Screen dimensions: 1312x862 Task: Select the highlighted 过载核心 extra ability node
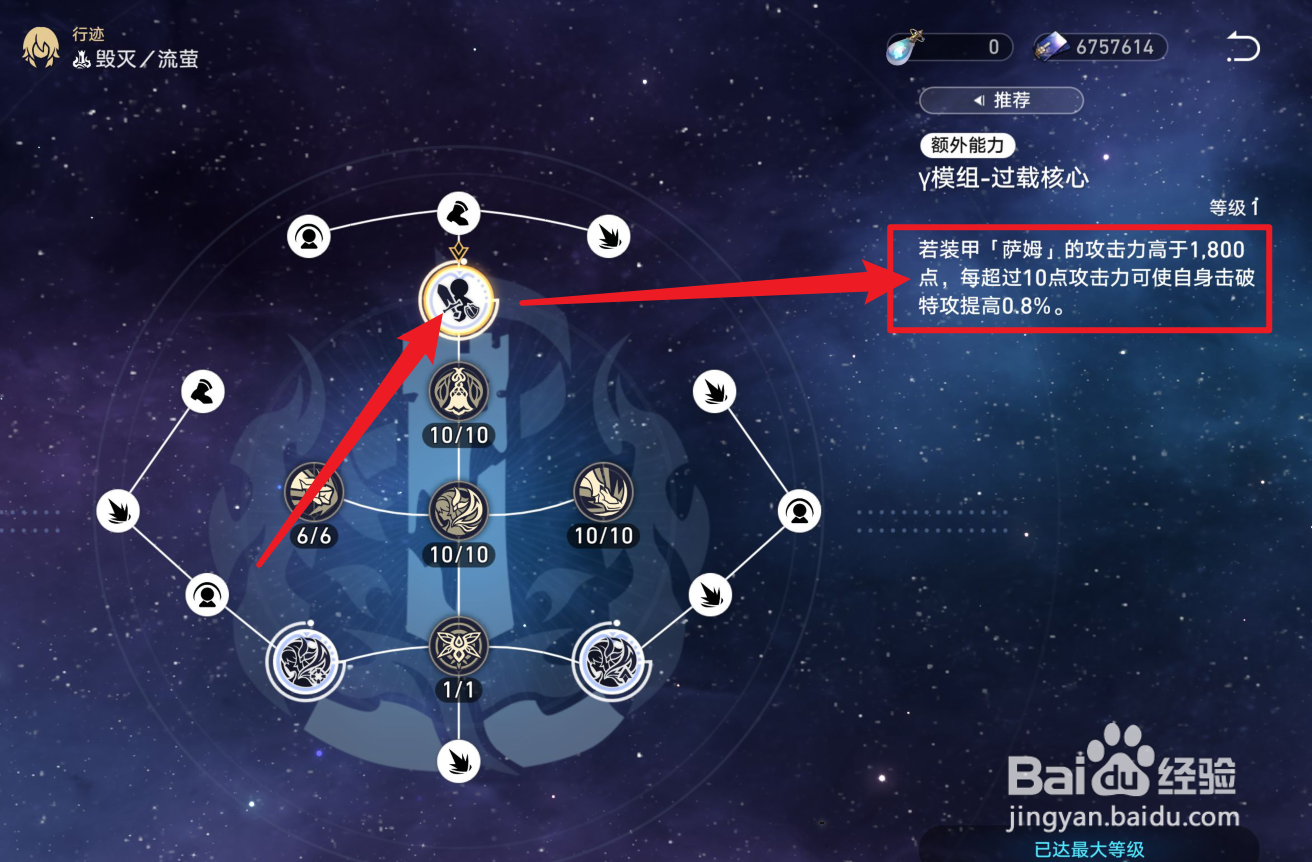click(459, 299)
